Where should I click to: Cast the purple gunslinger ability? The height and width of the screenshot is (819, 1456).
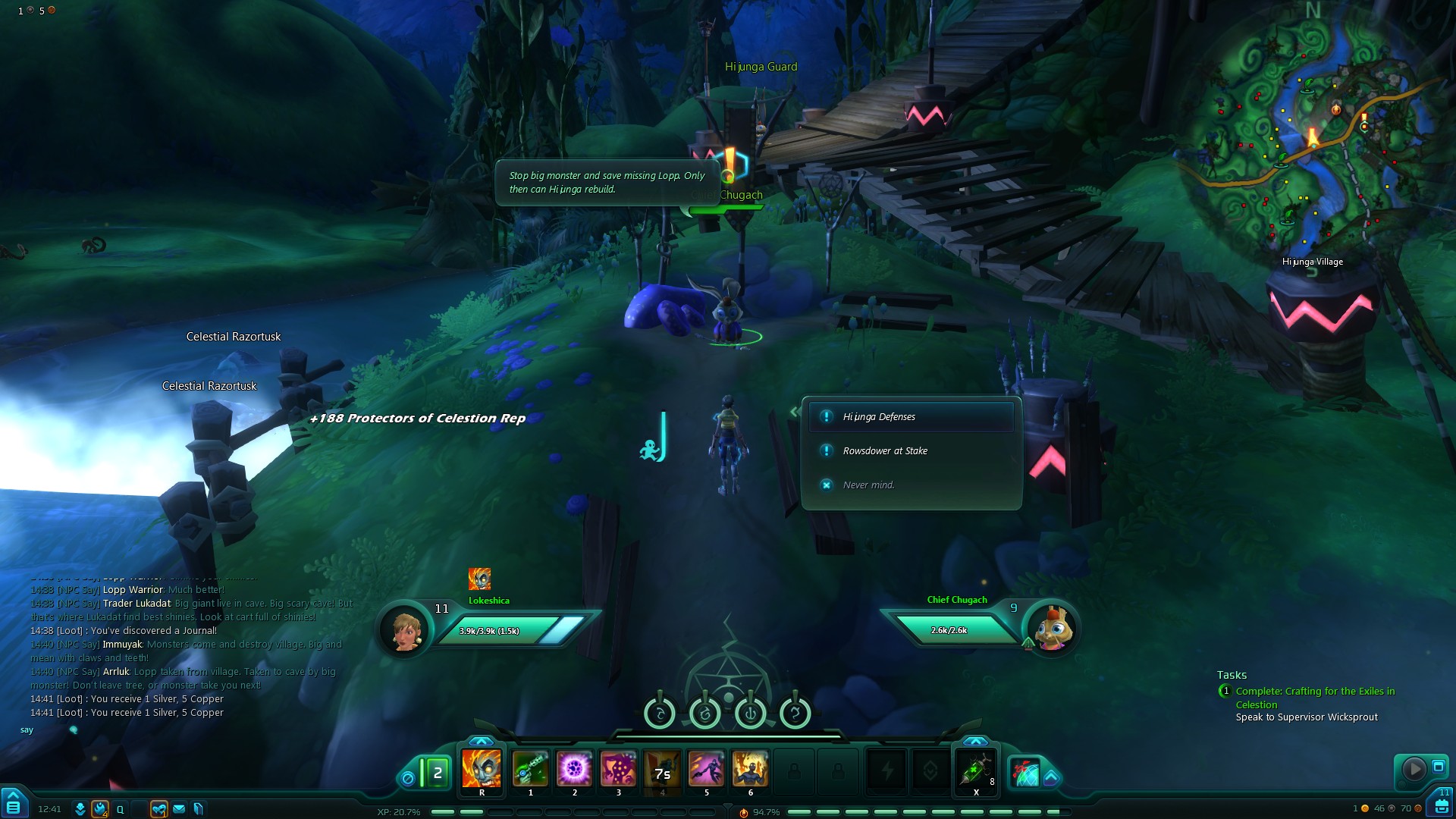click(x=706, y=769)
